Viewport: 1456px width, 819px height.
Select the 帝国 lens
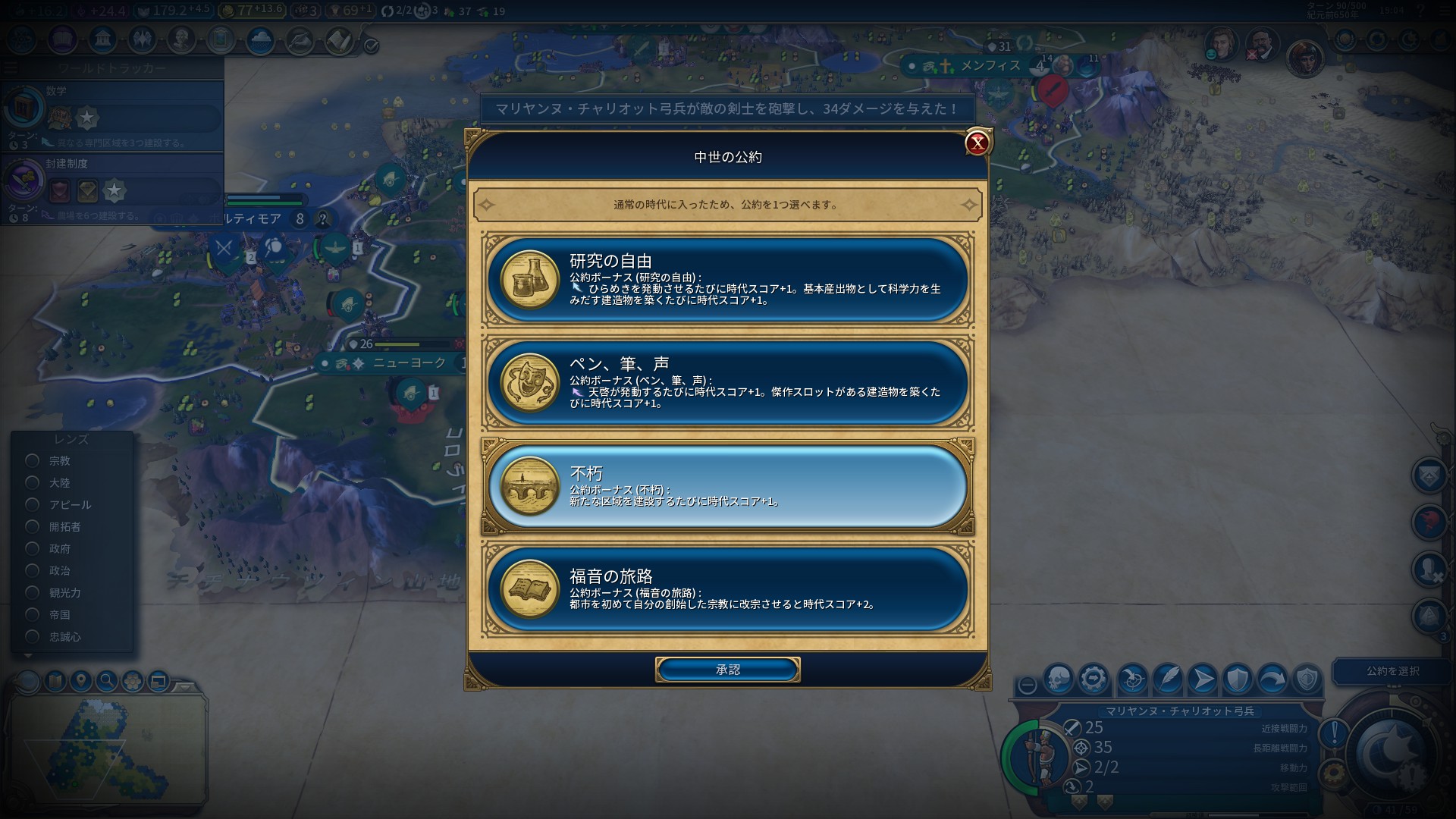[x=33, y=614]
